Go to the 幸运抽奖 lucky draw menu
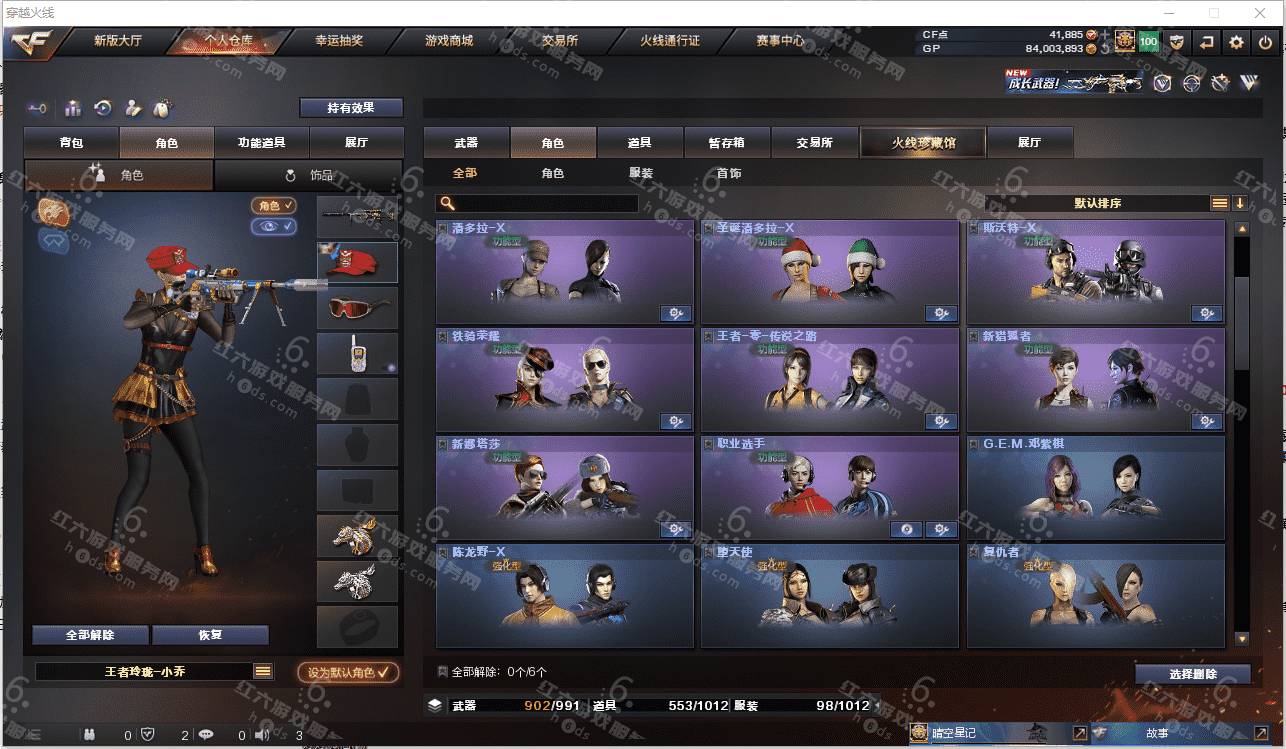1286x749 pixels. click(x=339, y=41)
